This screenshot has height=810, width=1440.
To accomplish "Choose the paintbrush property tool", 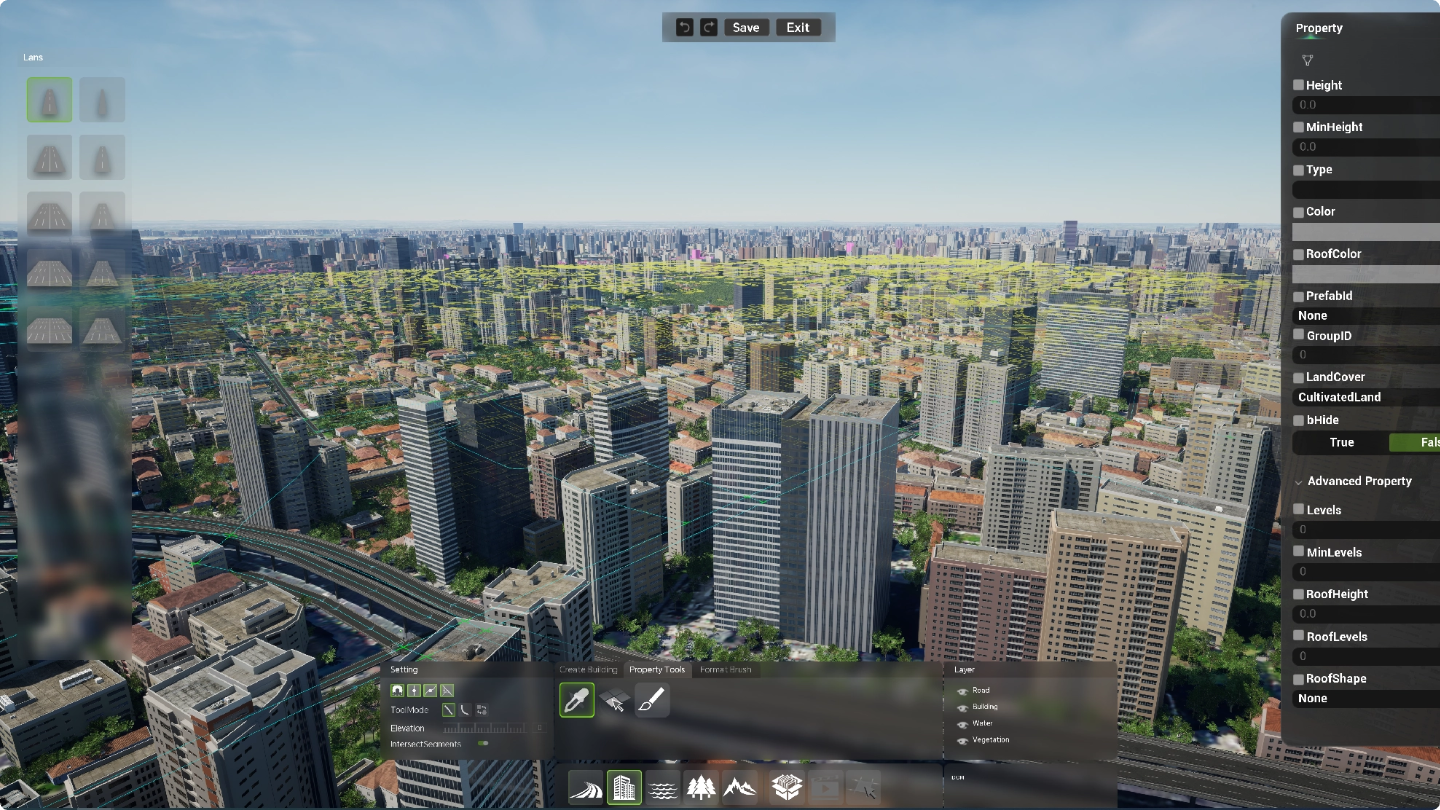I will 651,700.
